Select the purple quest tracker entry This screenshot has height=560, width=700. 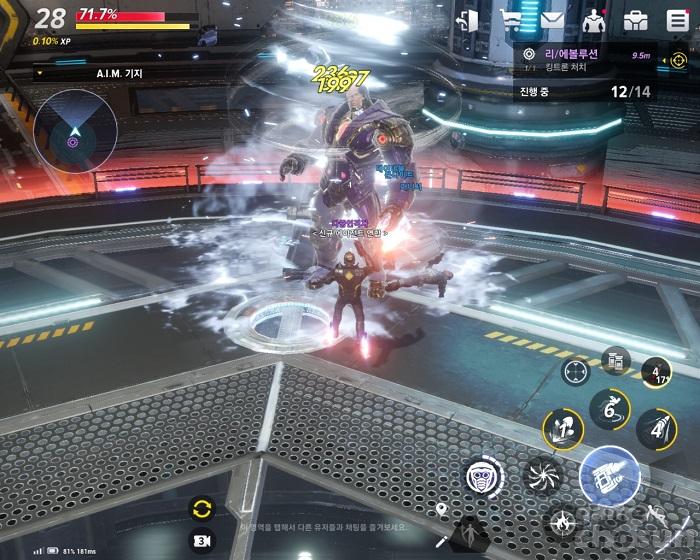tap(580, 58)
